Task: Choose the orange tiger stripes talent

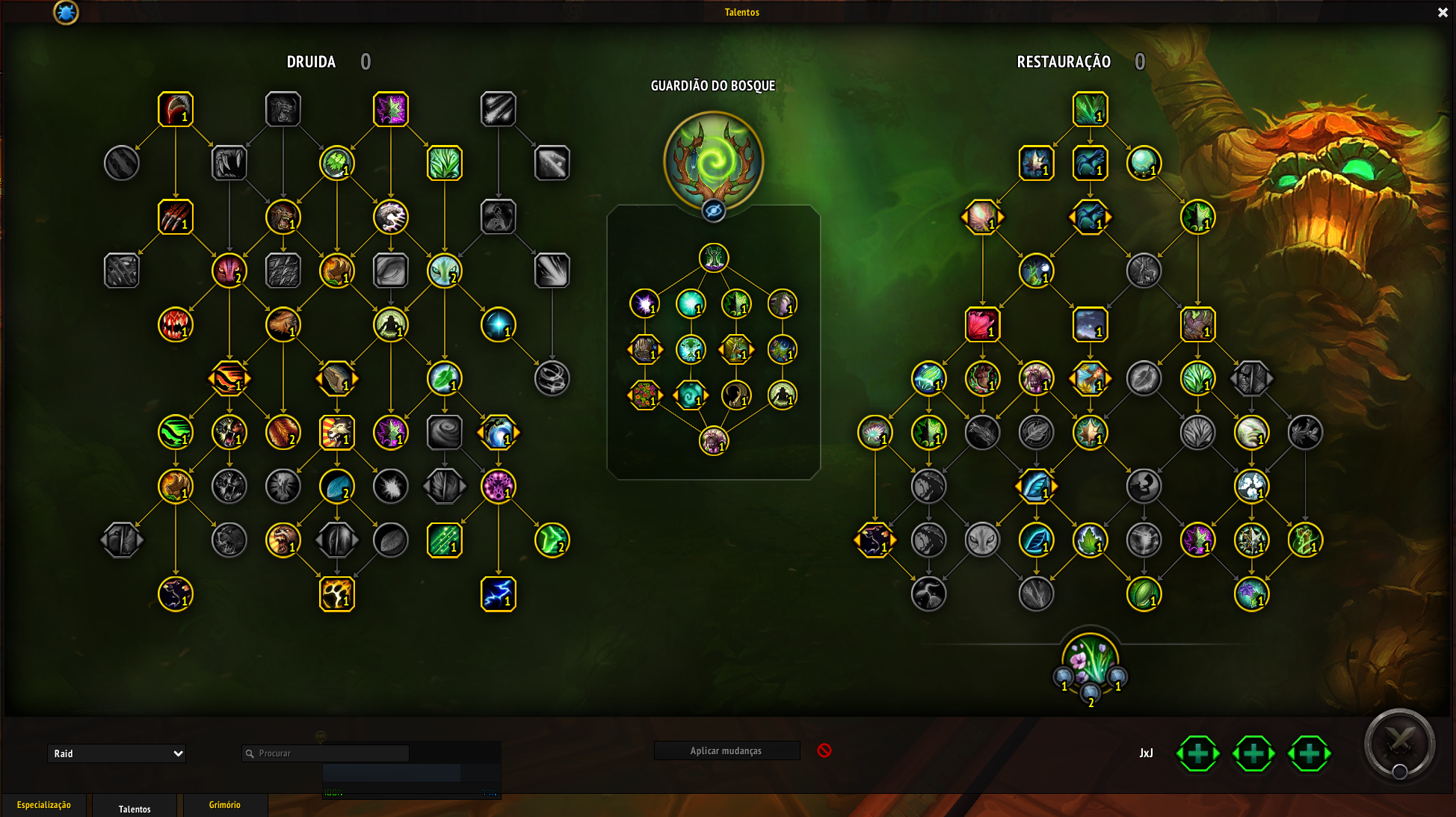Action: tap(229, 379)
